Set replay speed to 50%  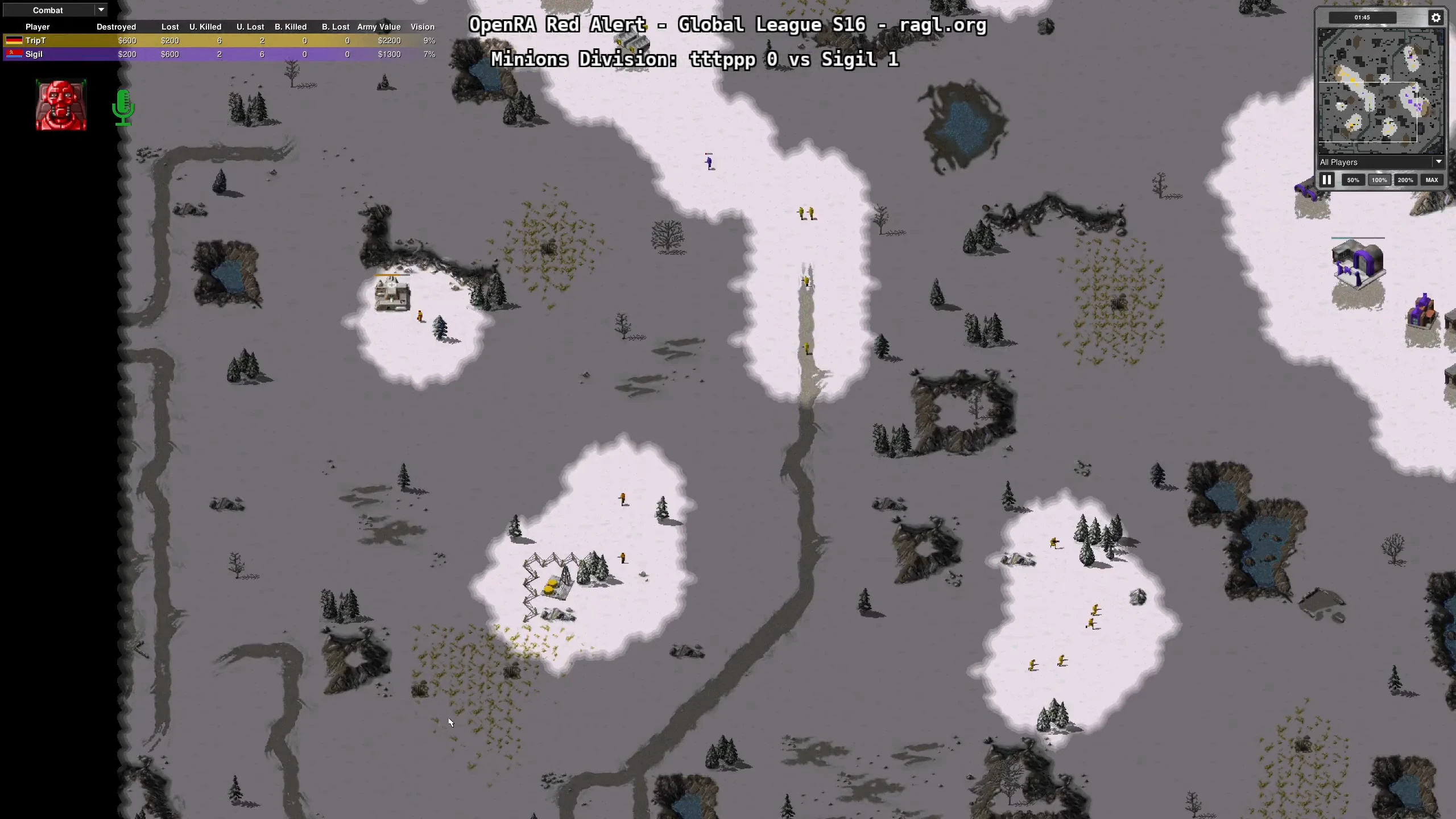click(1353, 180)
